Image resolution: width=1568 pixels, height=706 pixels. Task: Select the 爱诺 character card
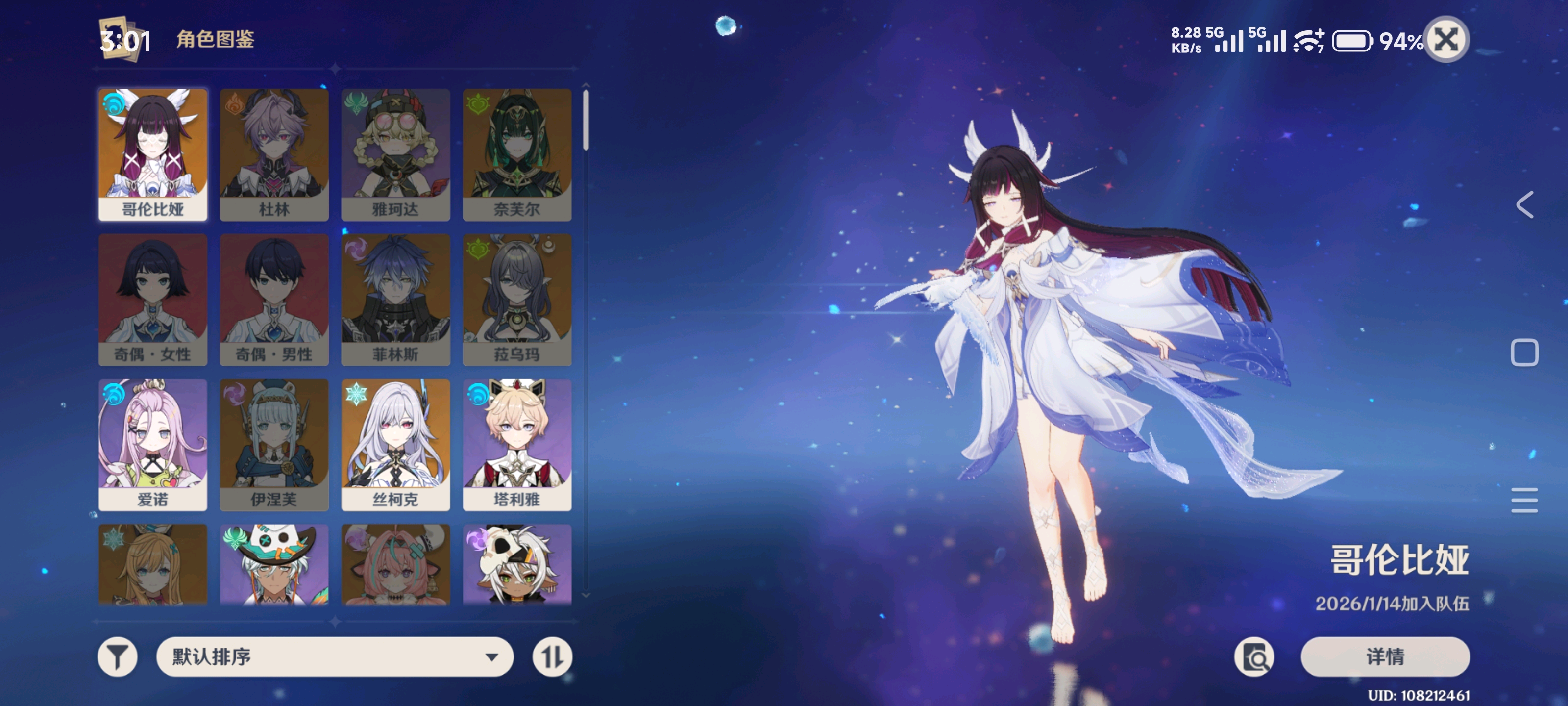coord(153,444)
